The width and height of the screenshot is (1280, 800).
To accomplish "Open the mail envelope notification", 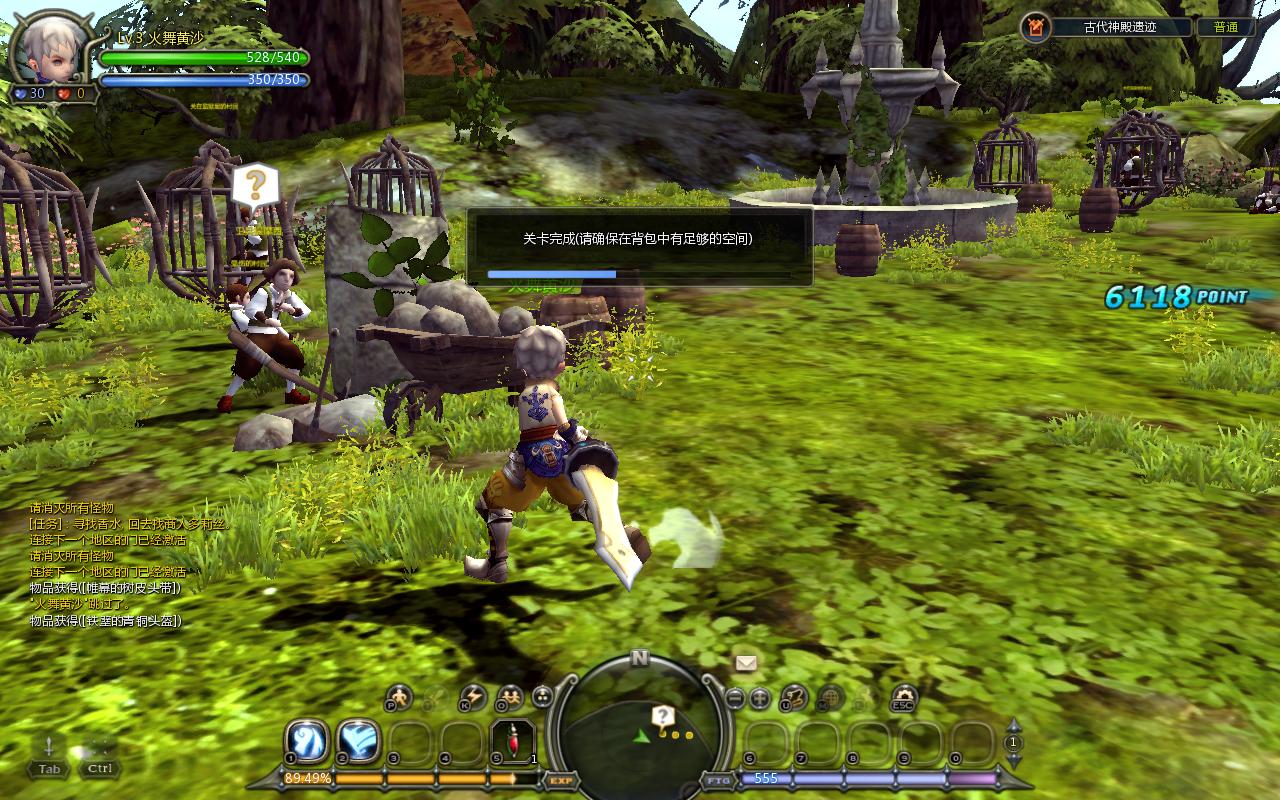I will pos(746,662).
